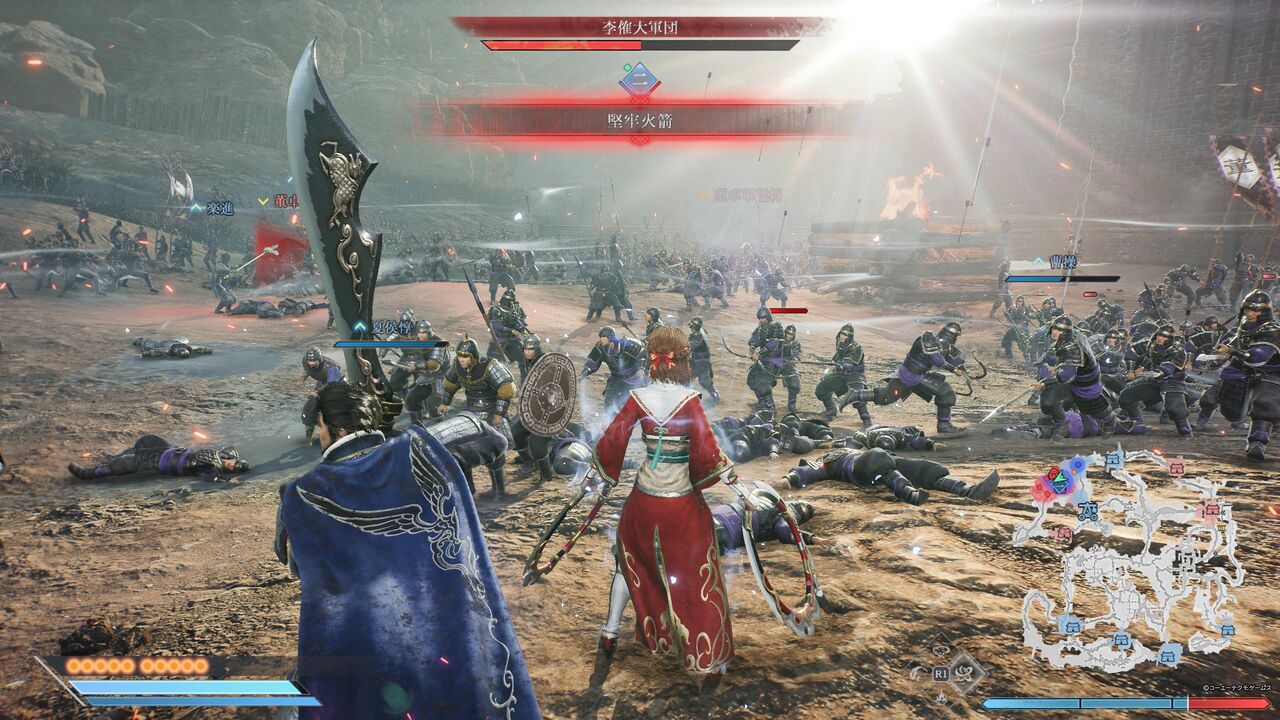Open the battlefield minimap
Viewport: 1280px width, 720px height.
click(x=1130, y=560)
